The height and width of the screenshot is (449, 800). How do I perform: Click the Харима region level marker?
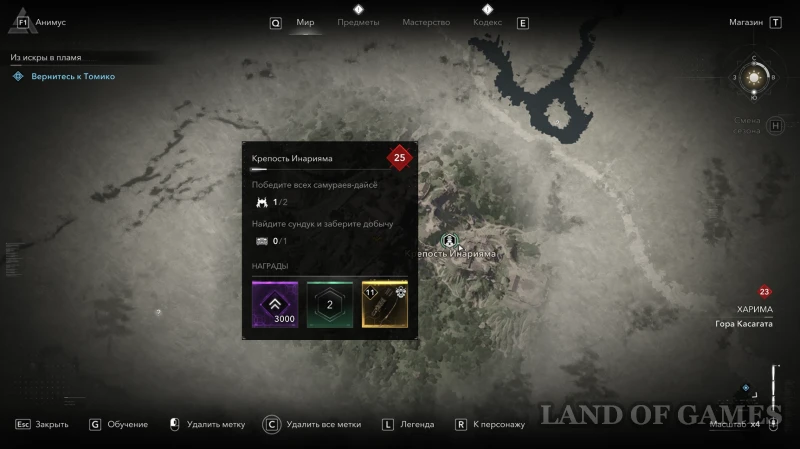point(764,292)
